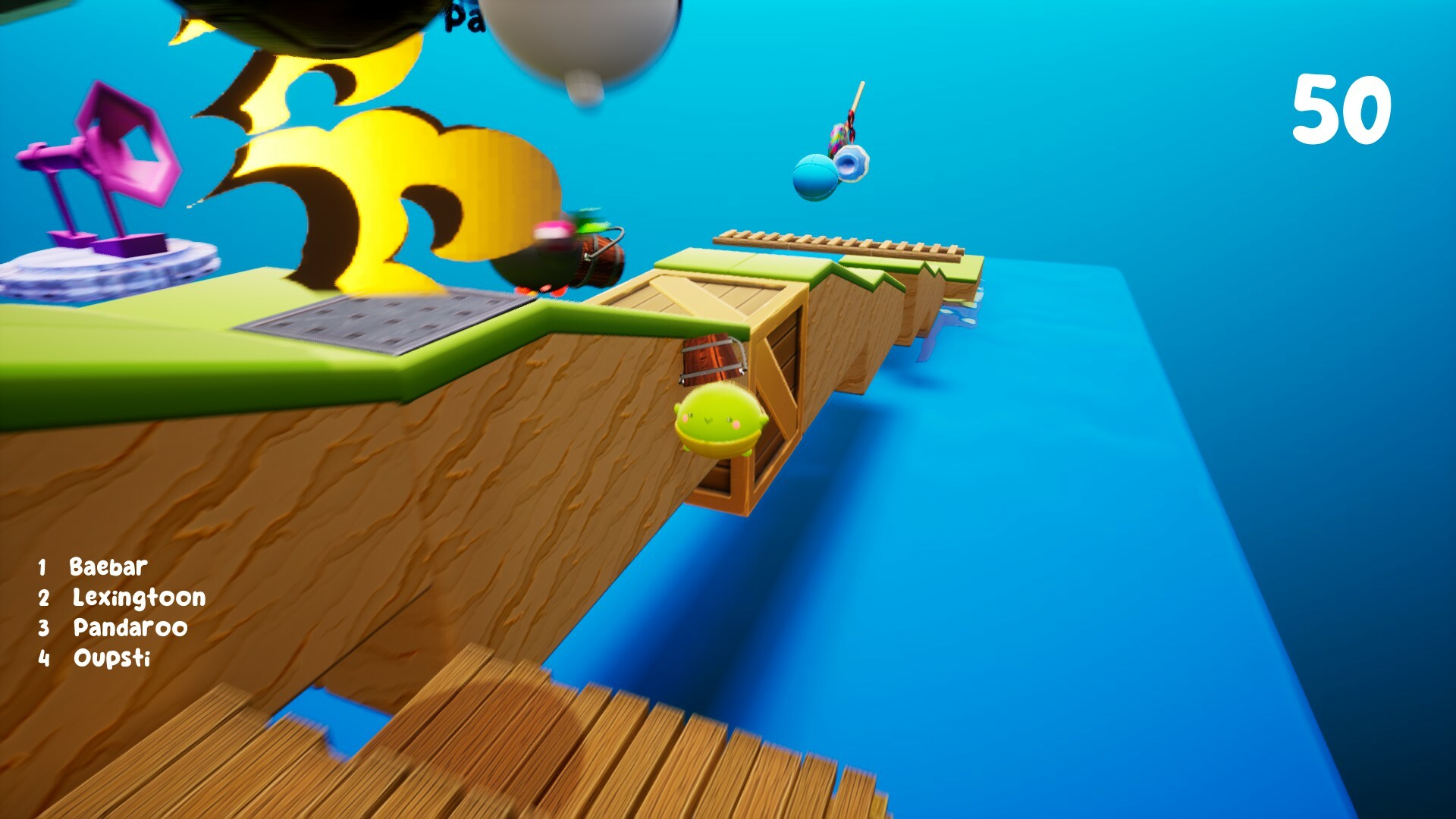
Task: Select the score counter showing 50
Action: click(x=1344, y=108)
